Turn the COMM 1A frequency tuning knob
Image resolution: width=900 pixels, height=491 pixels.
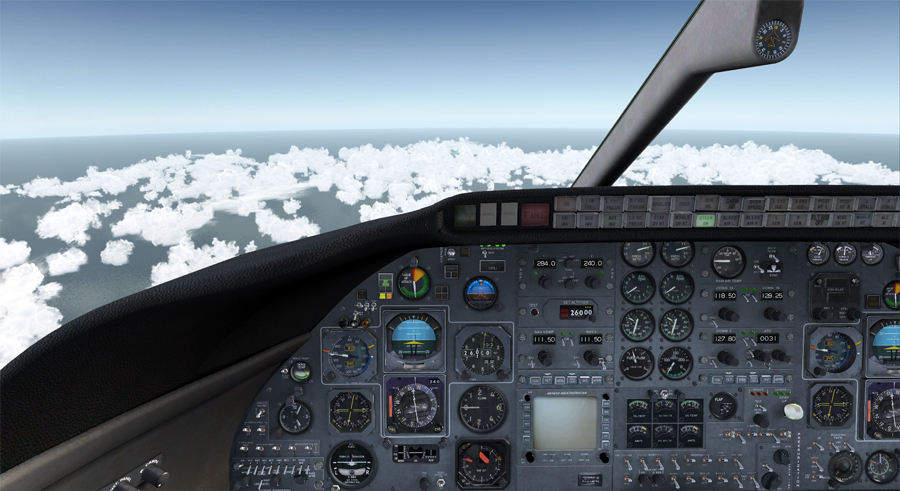click(x=730, y=314)
